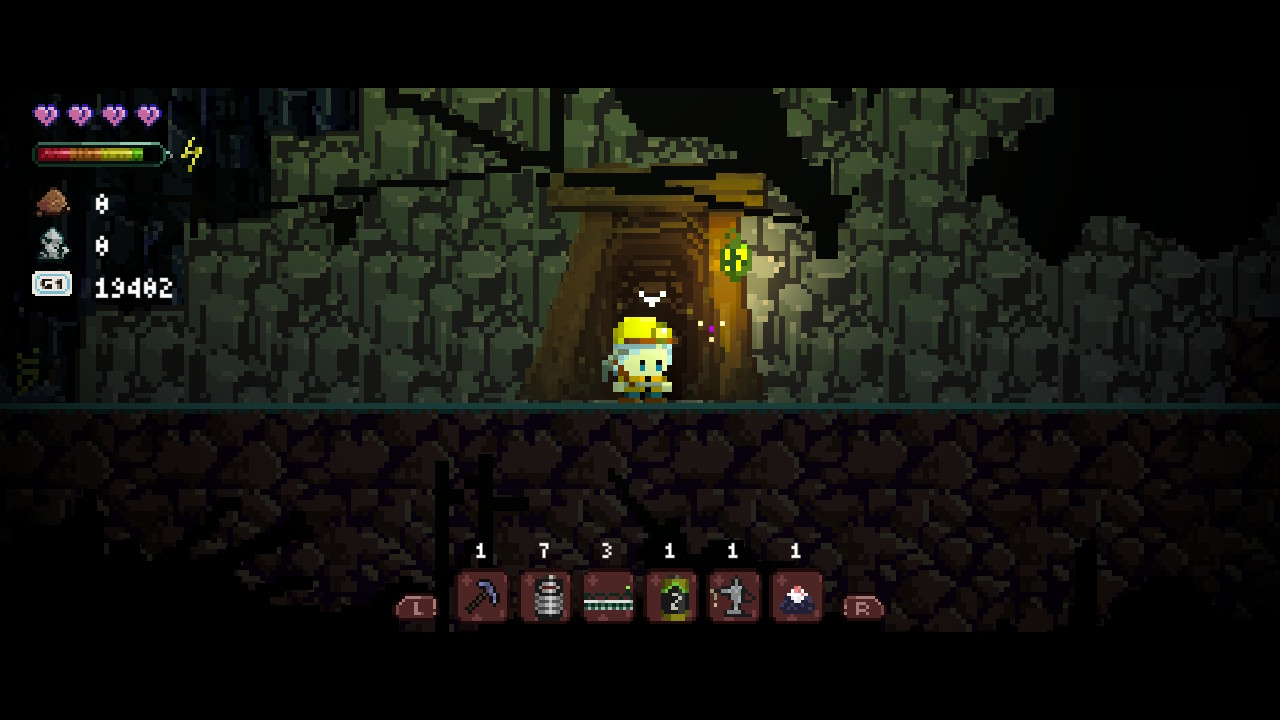Click the G1 coin currency icon
The width and height of the screenshot is (1280, 720).
(x=52, y=285)
